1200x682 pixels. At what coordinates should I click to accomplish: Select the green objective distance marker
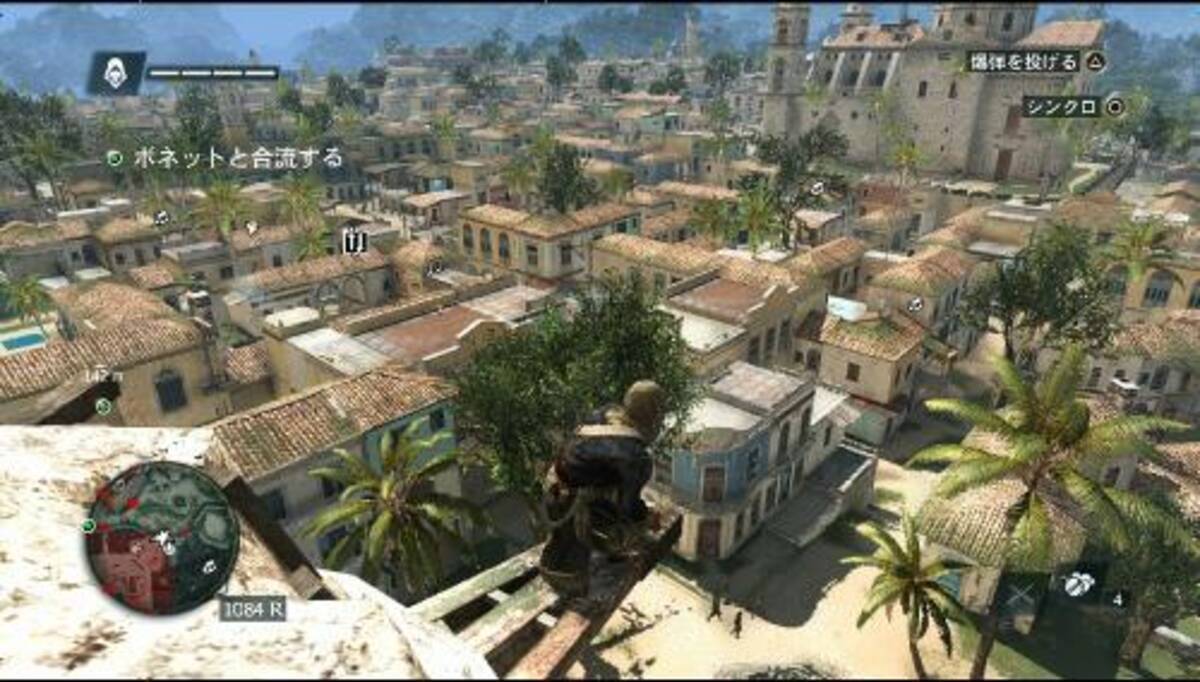(x=103, y=406)
